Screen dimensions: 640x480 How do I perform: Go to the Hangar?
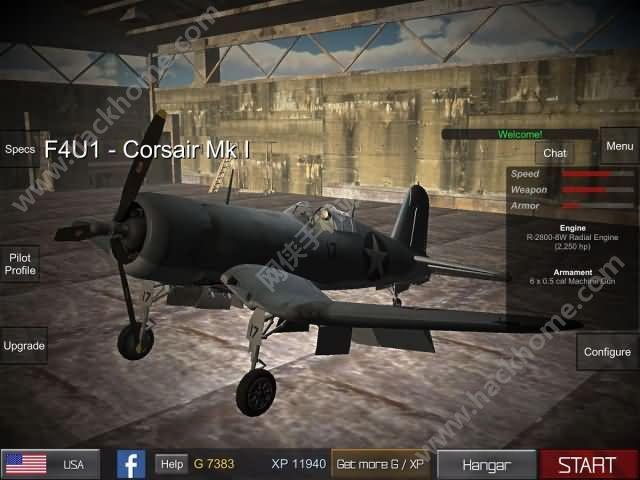click(x=486, y=464)
